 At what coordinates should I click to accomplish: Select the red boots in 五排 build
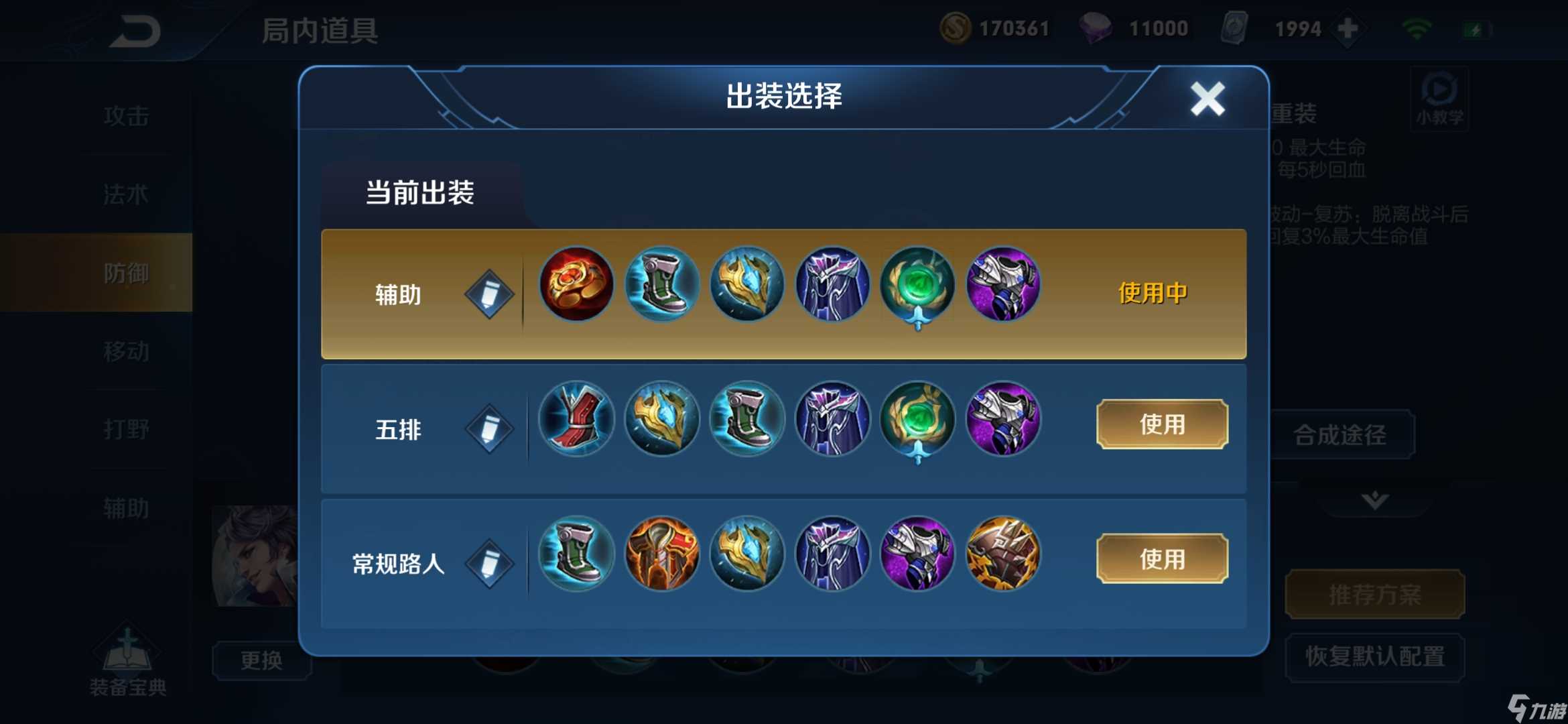point(576,419)
